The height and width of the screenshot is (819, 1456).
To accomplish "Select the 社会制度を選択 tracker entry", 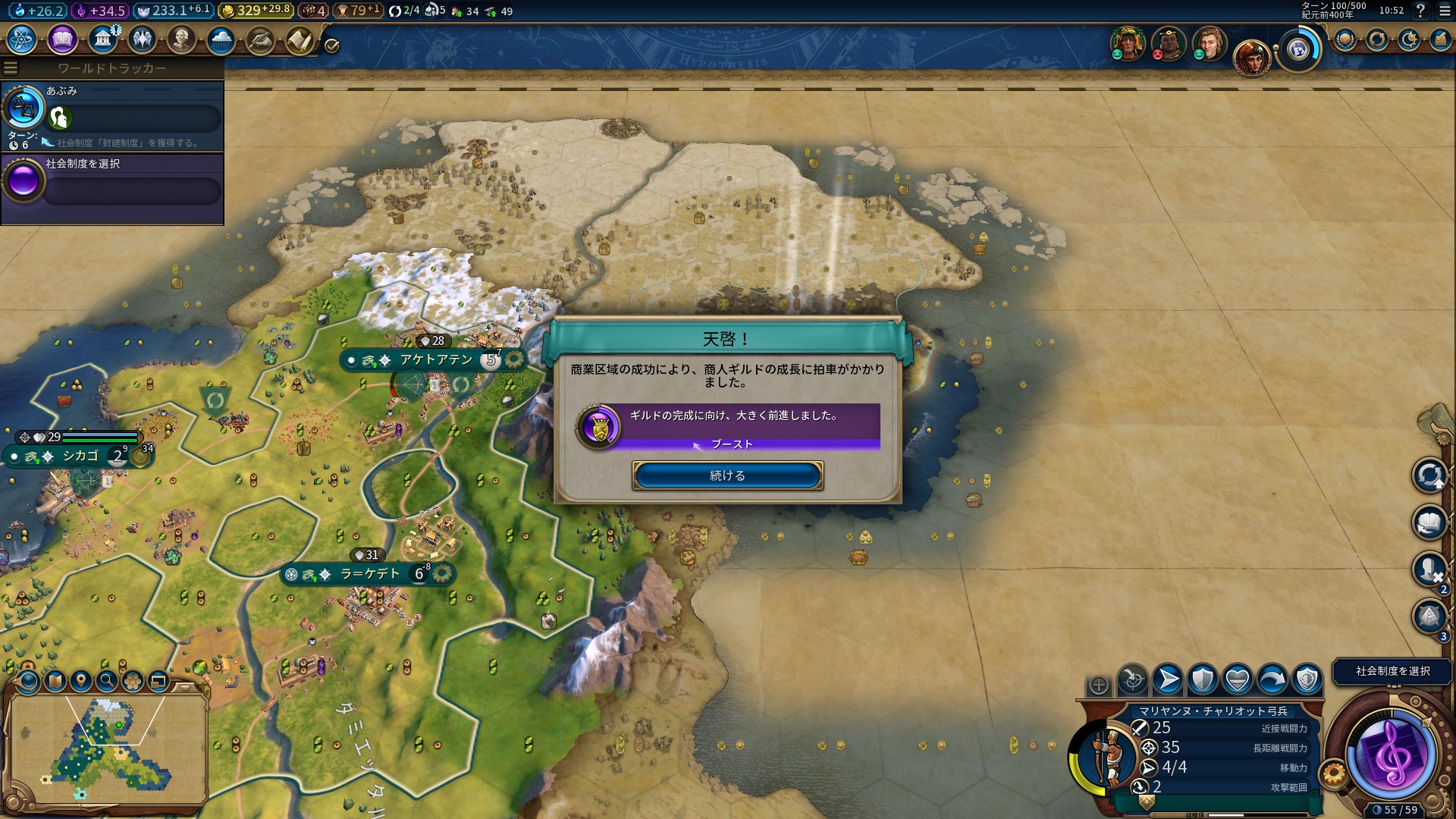I will tap(112, 182).
